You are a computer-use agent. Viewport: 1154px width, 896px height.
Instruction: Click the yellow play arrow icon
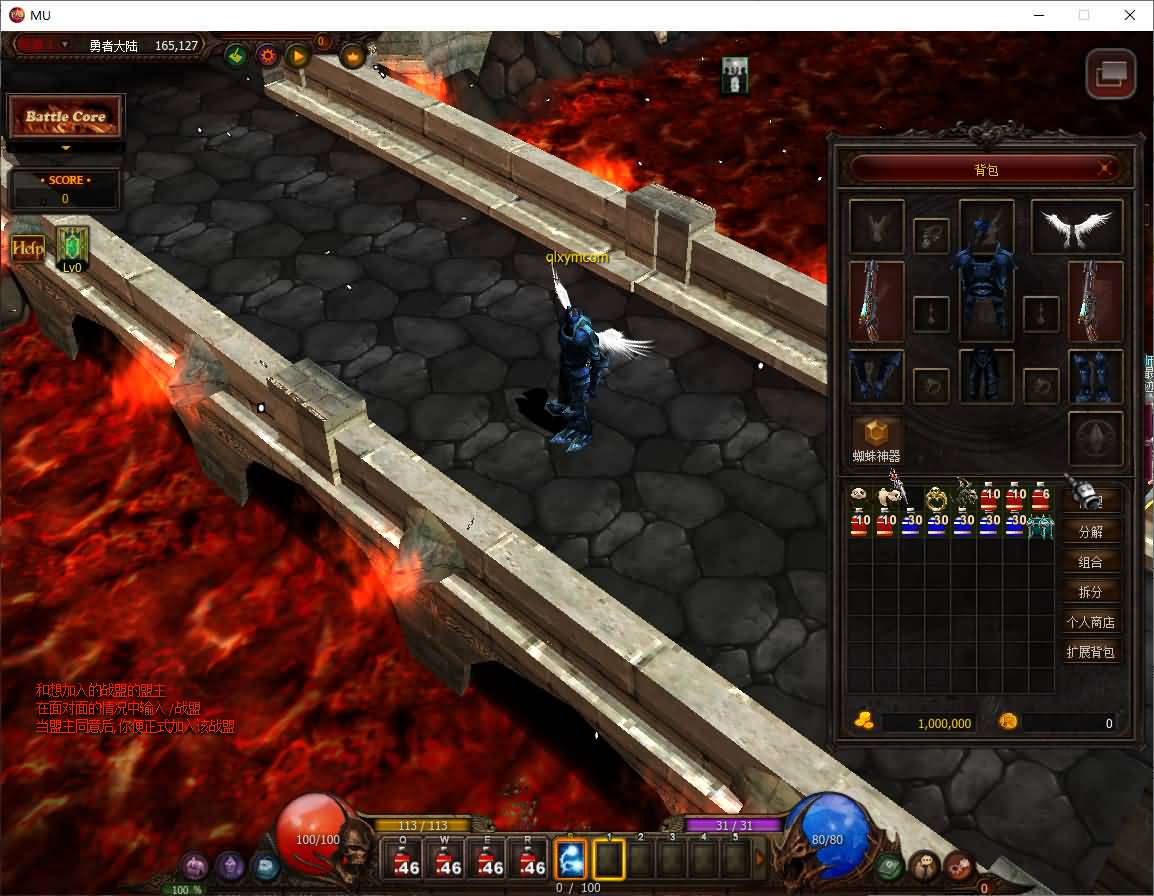[x=298, y=56]
